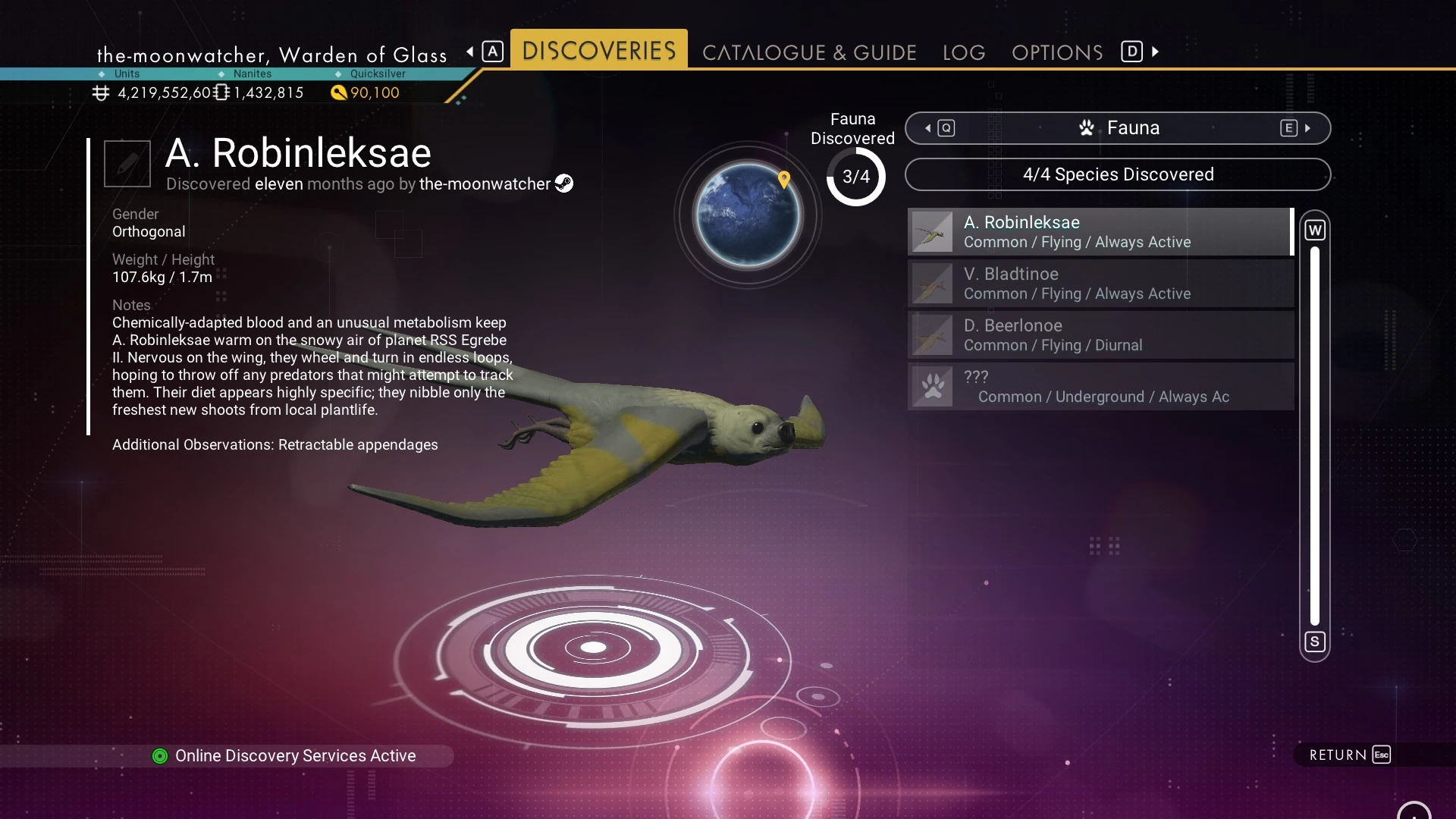The width and height of the screenshot is (1456, 819).
Task: Cycle Fauna category with right arrow
Action: tap(1307, 128)
